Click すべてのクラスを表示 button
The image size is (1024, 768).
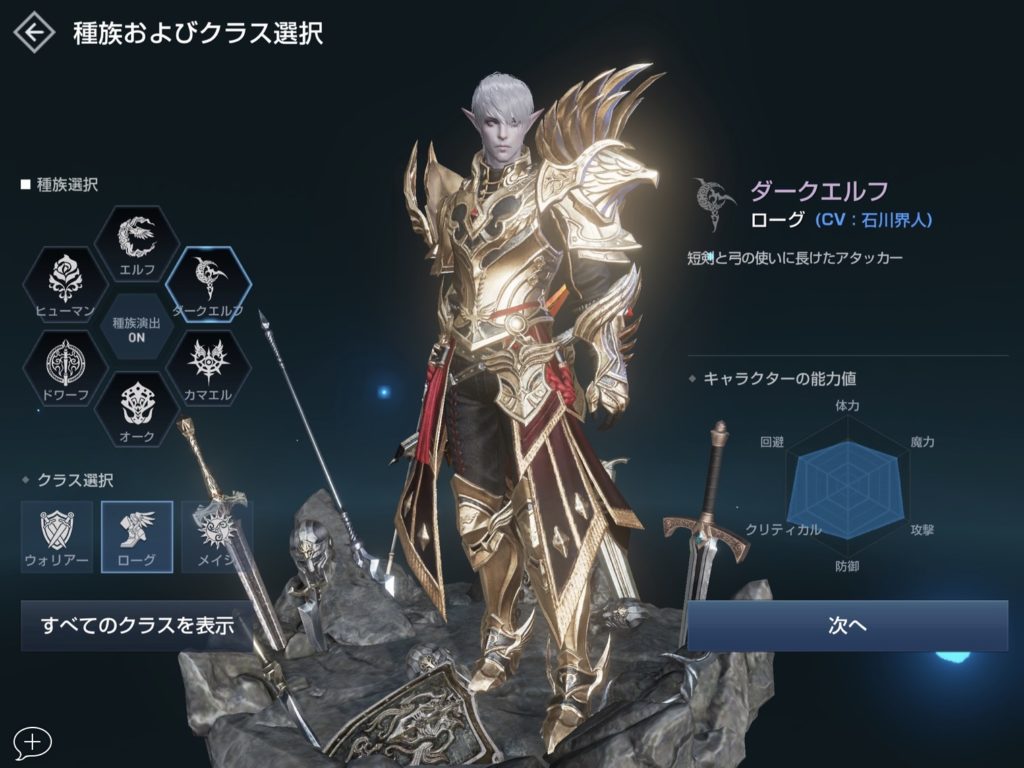point(137,626)
